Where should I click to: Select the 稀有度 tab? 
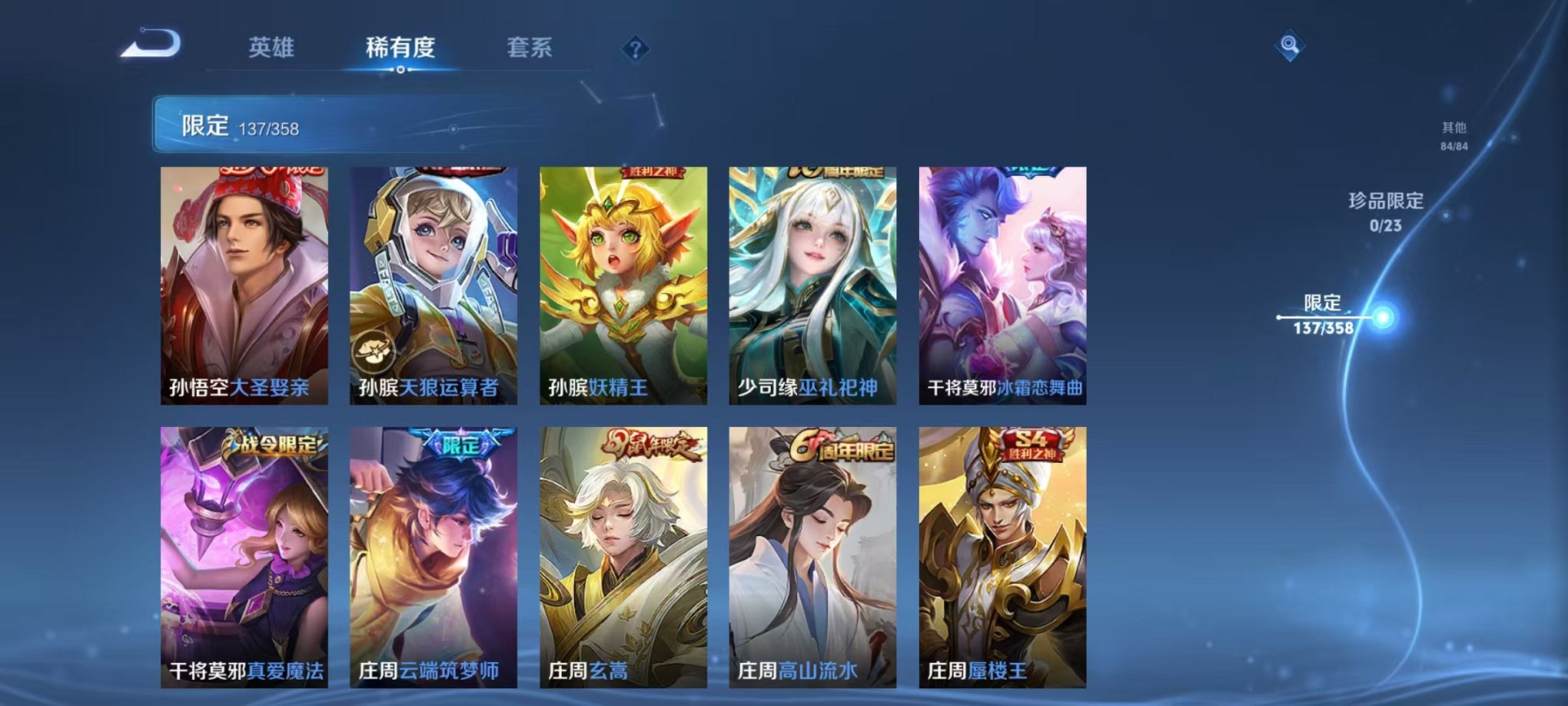click(x=398, y=48)
